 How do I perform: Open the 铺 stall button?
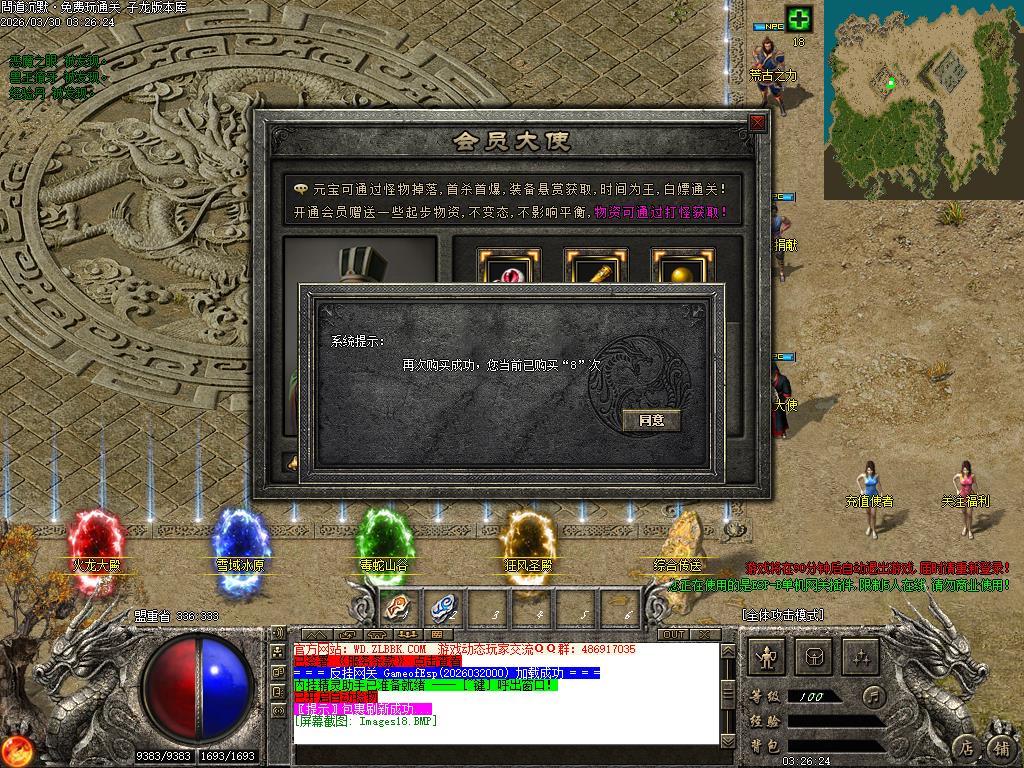coord(1000,747)
